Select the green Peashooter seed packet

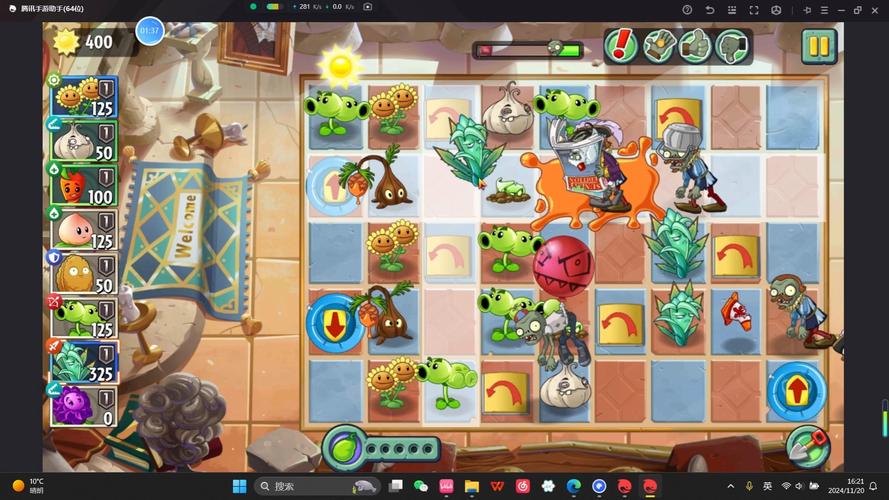pos(84,317)
